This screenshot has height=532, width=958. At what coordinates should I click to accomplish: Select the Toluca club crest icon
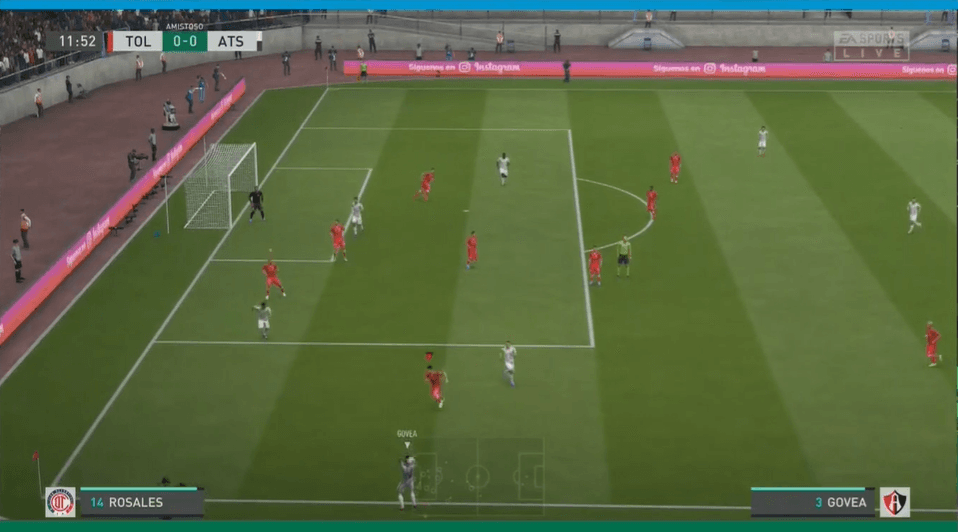60,502
